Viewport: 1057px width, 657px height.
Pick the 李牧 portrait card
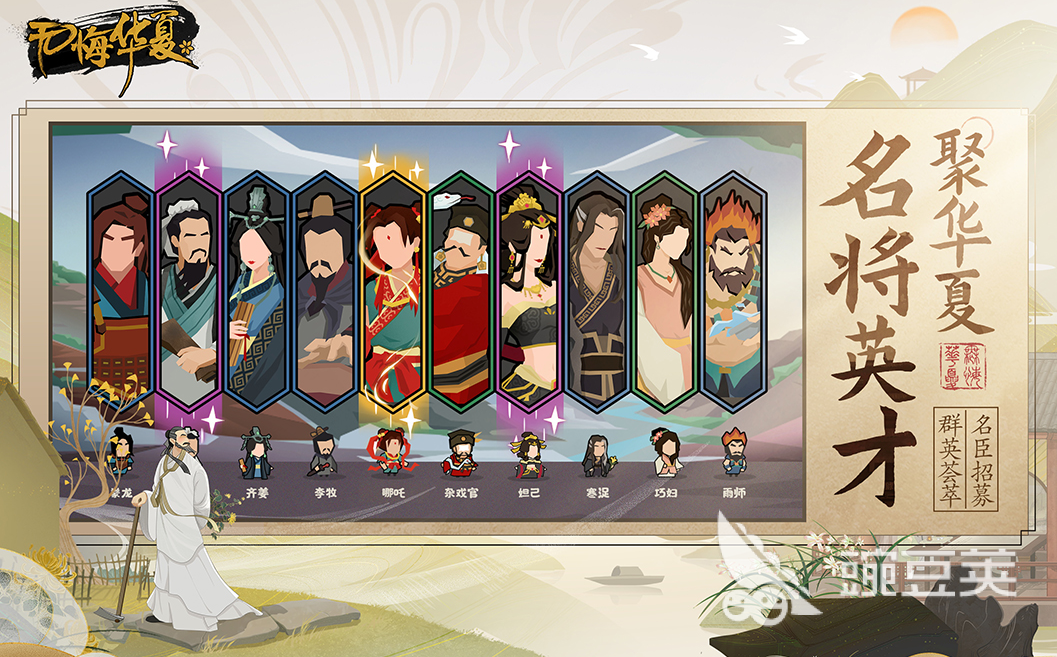pyautogui.click(x=325, y=290)
